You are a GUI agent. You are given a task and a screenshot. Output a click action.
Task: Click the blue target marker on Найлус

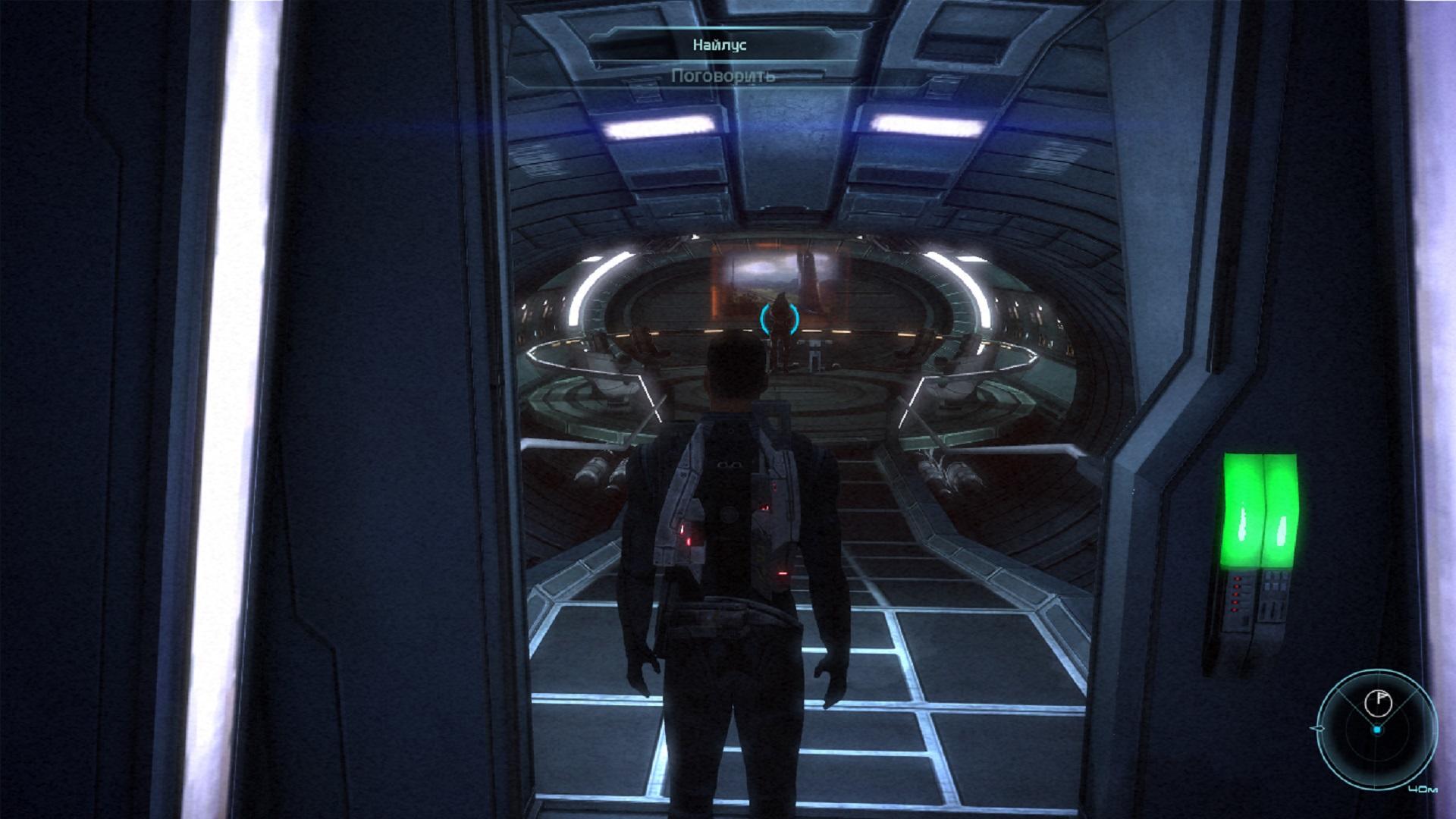click(780, 318)
